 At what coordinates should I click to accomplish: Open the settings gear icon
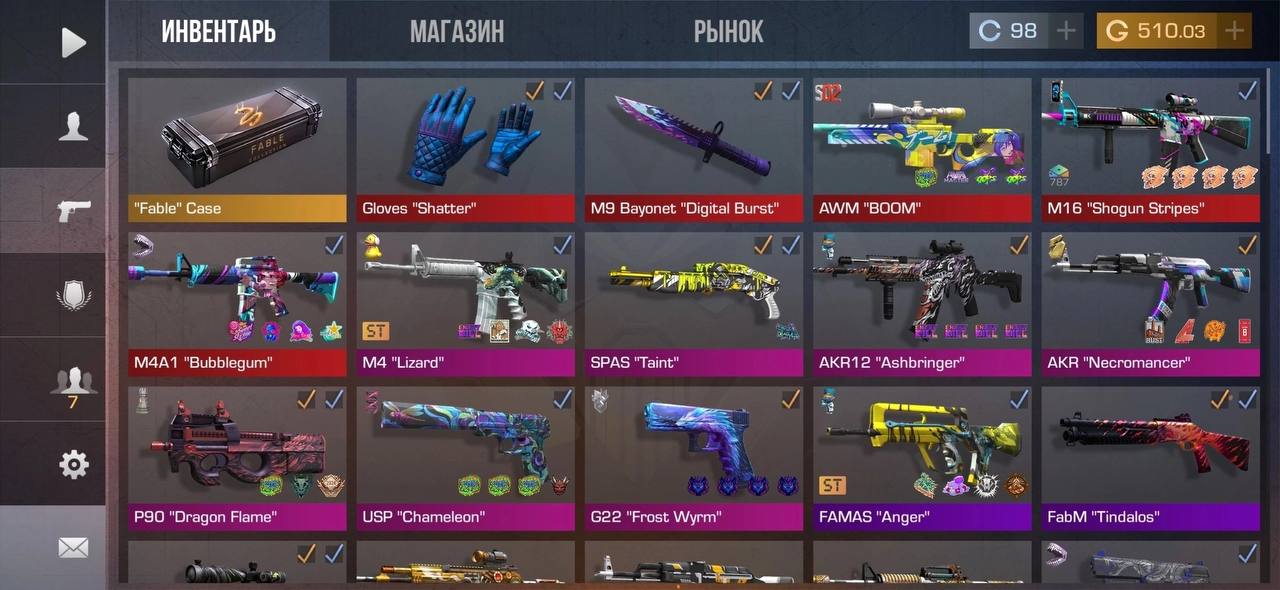pos(73,464)
